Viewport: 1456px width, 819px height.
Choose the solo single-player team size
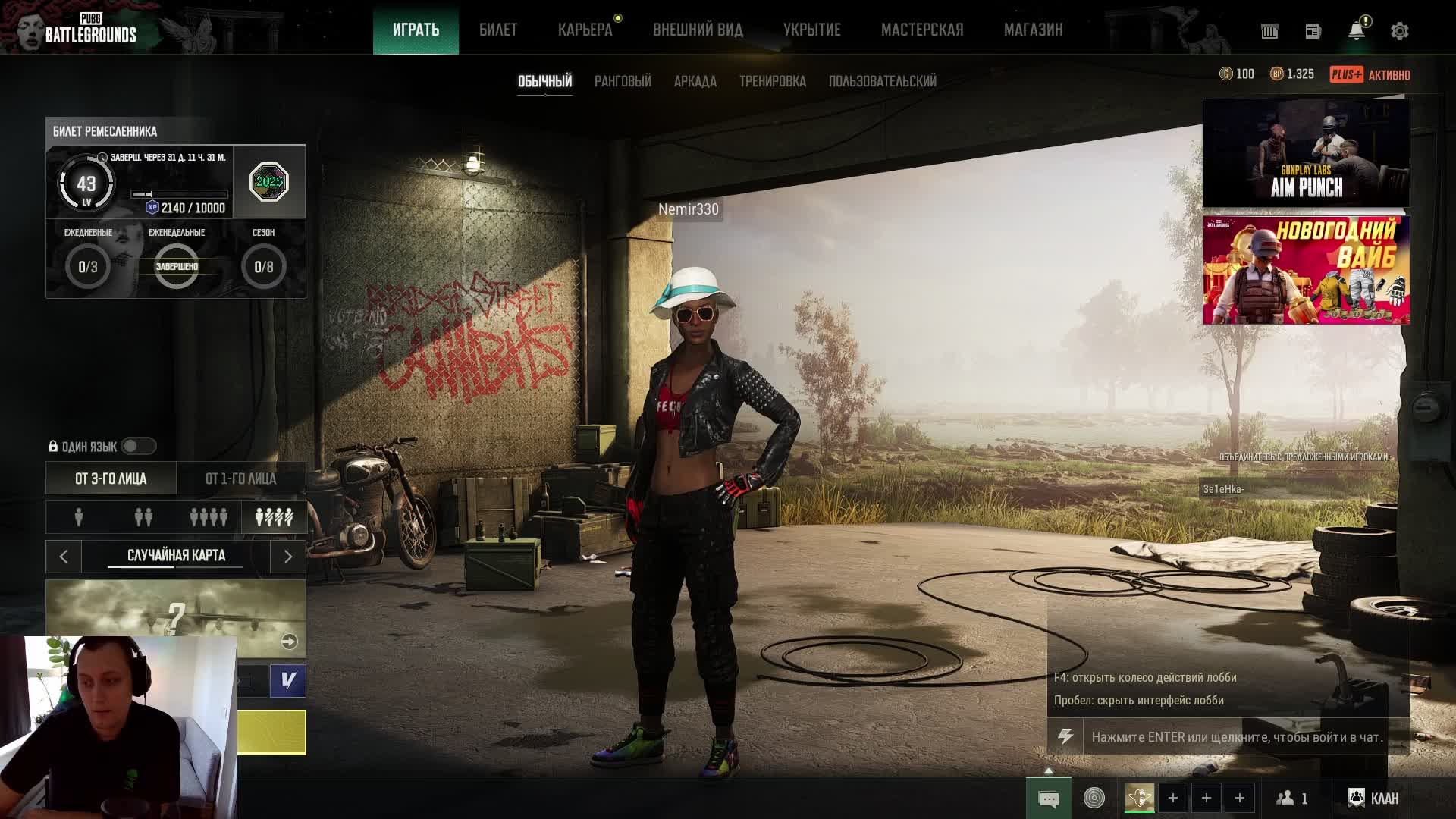pyautogui.click(x=79, y=517)
